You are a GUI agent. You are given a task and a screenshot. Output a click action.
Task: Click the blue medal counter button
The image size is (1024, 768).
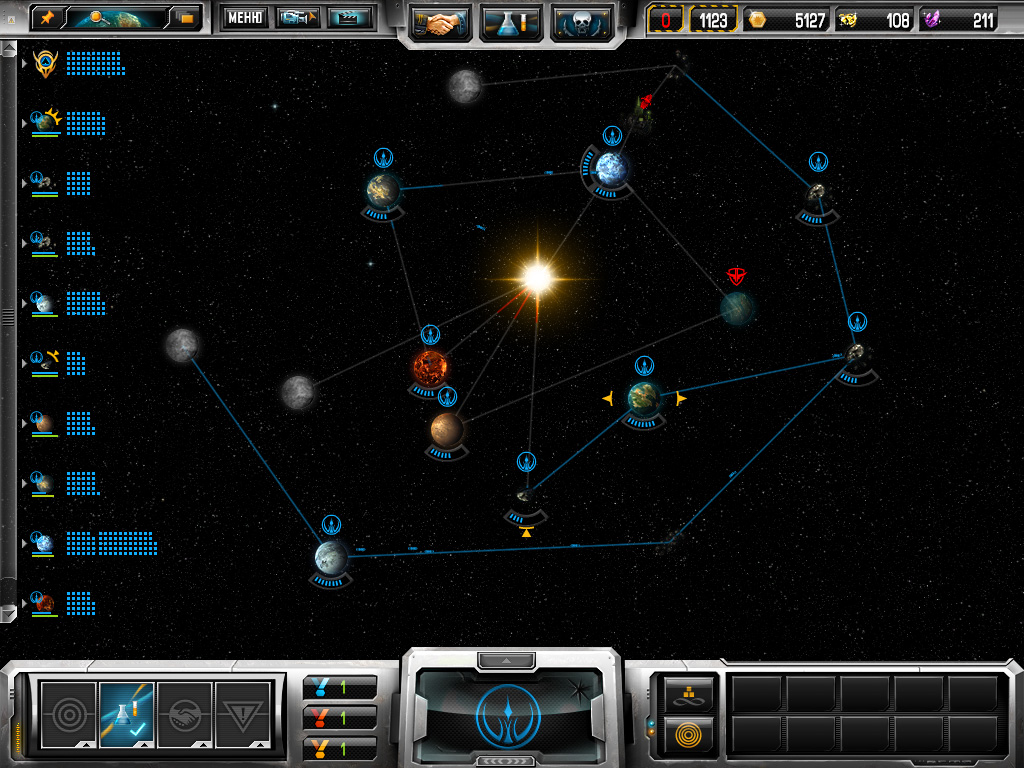(x=340, y=686)
